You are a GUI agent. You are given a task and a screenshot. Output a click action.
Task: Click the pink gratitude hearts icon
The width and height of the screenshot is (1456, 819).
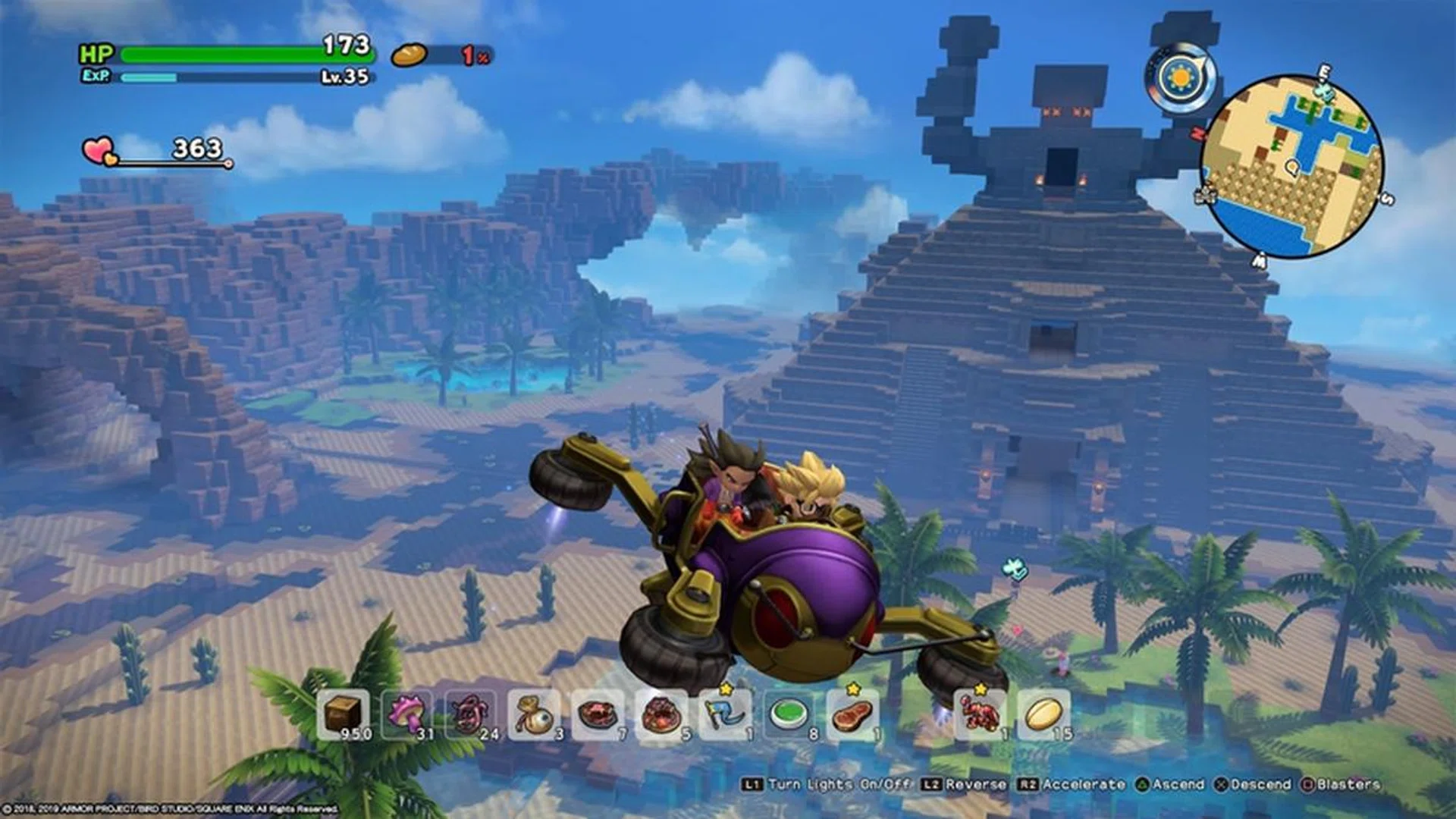(x=99, y=151)
